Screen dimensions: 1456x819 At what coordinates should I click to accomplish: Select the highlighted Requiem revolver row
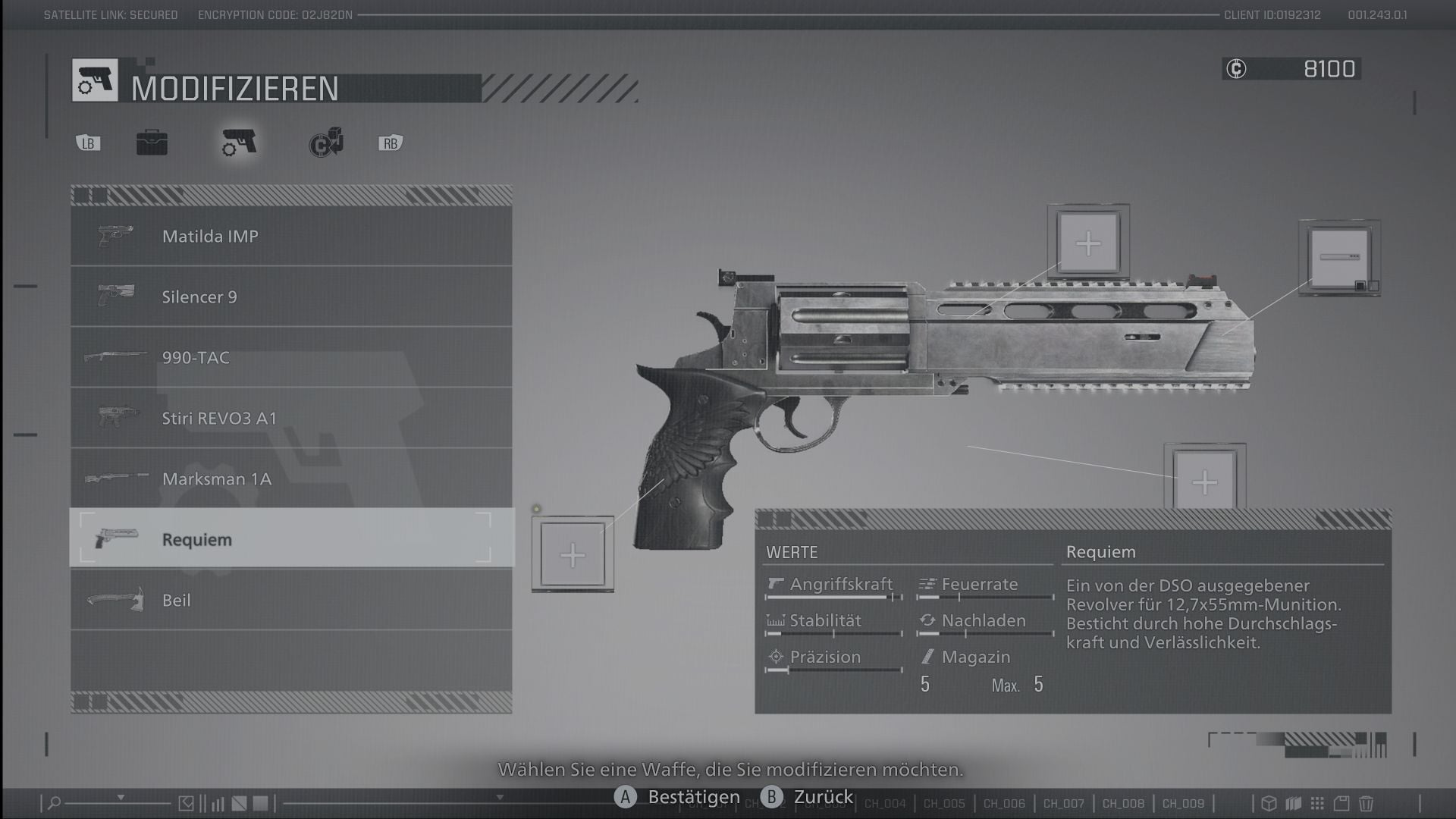pos(291,539)
